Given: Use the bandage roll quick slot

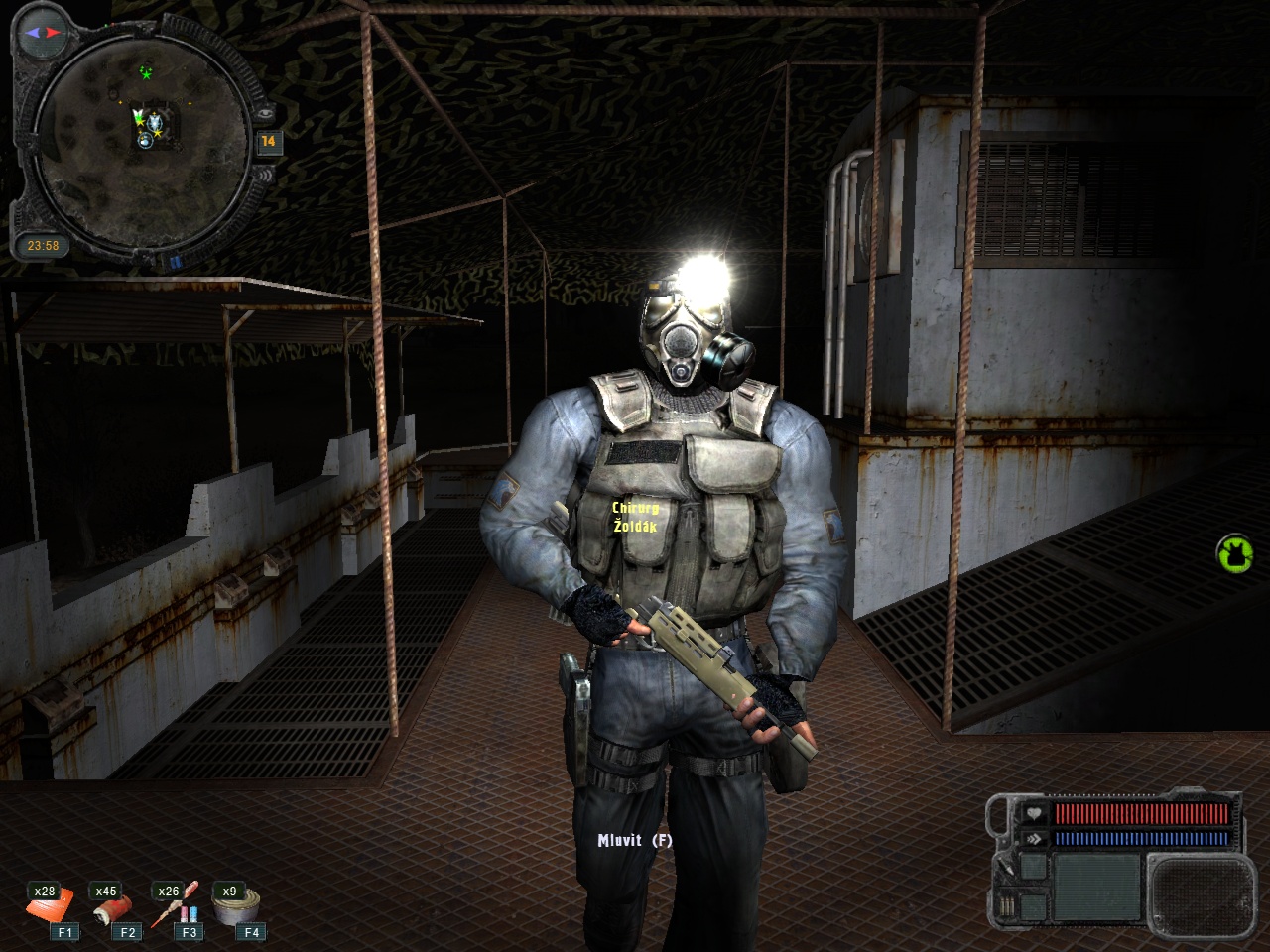Looking at the screenshot, I should click(111, 907).
